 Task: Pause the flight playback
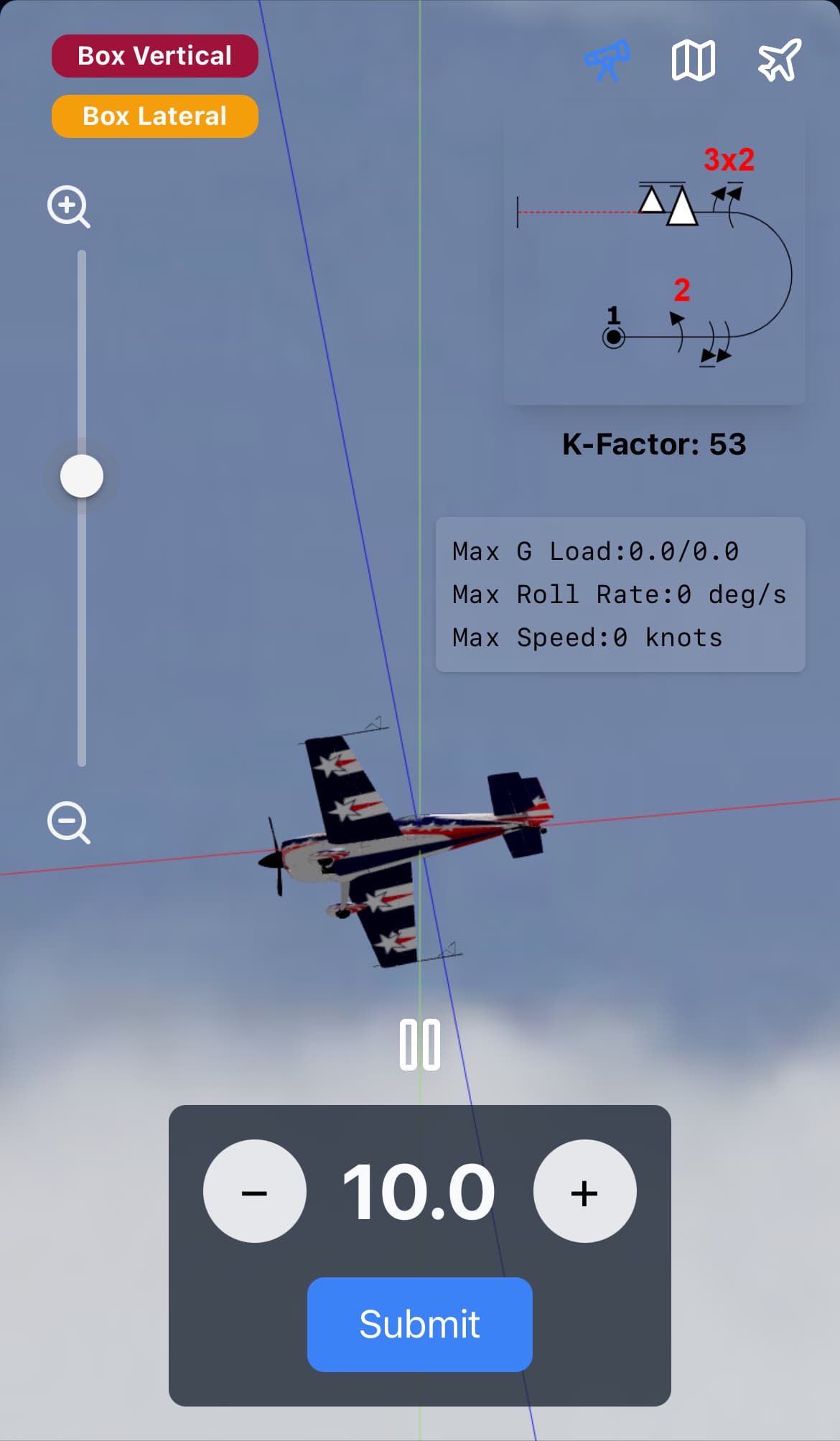click(x=420, y=1045)
